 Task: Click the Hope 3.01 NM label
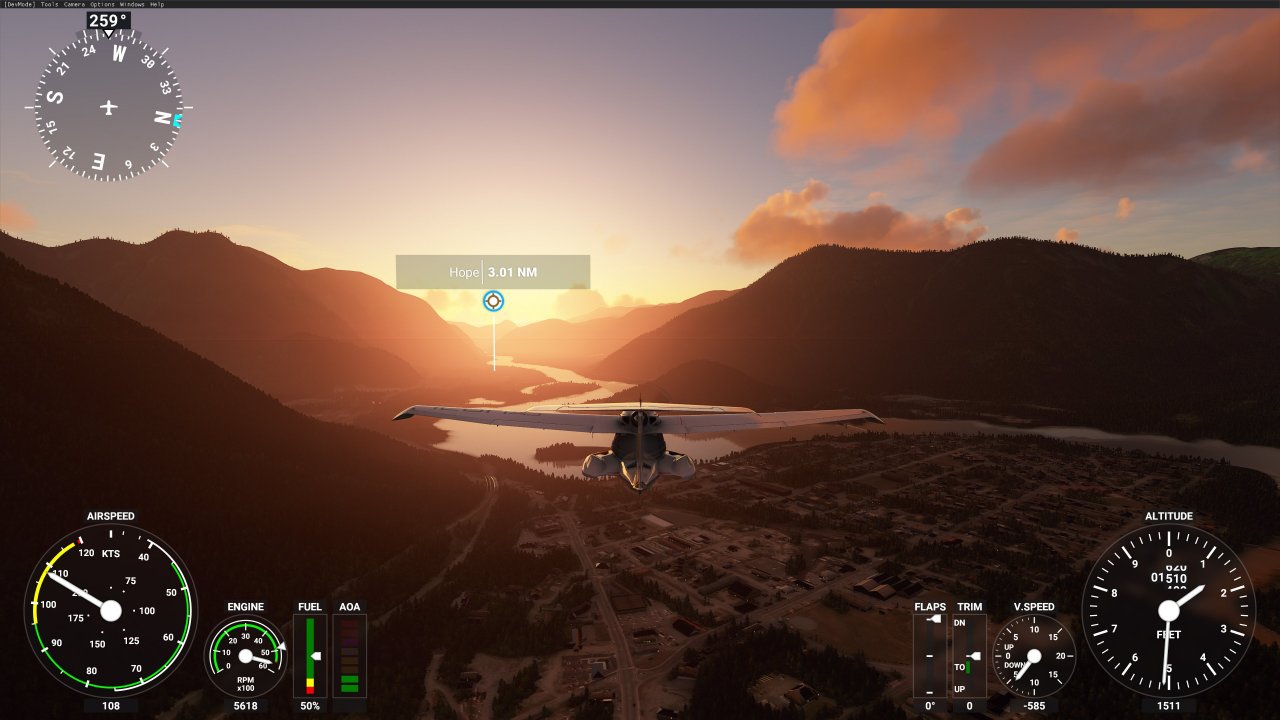[x=493, y=270]
